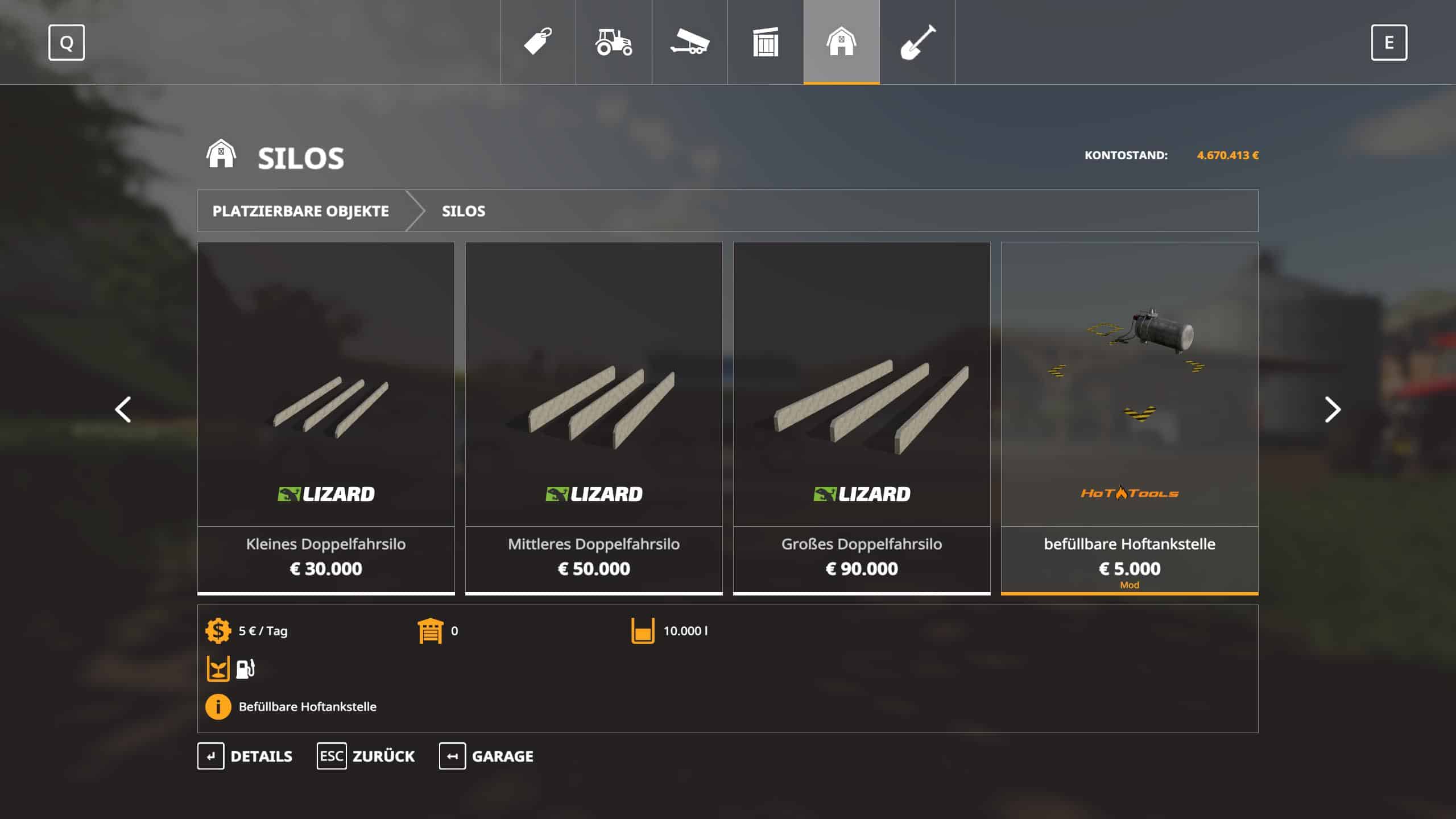Show previous items with the left arrow
Image resolution: width=1456 pixels, height=819 pixels.
[123, 409]
